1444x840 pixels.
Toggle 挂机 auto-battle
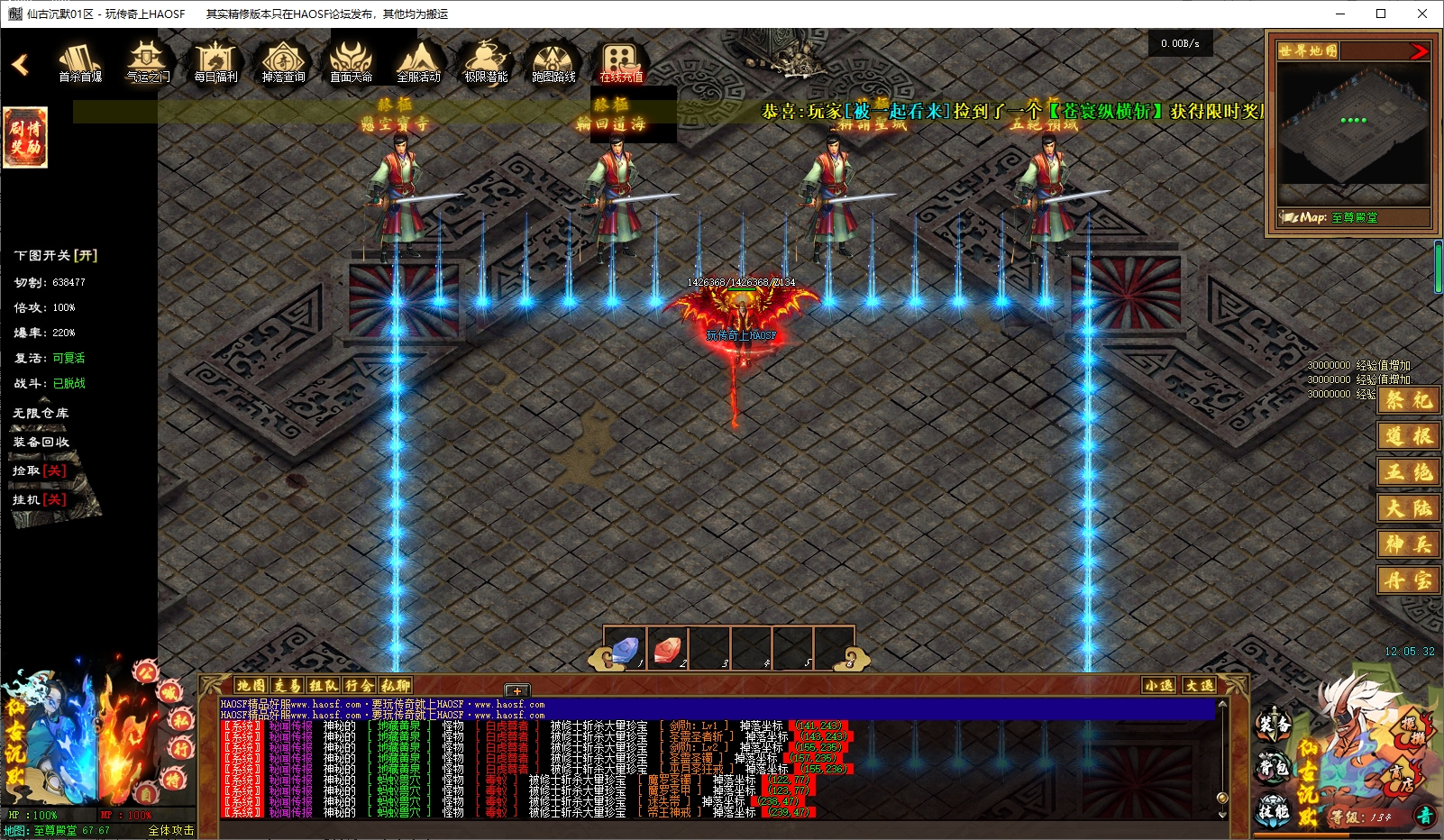coord(40,499)
